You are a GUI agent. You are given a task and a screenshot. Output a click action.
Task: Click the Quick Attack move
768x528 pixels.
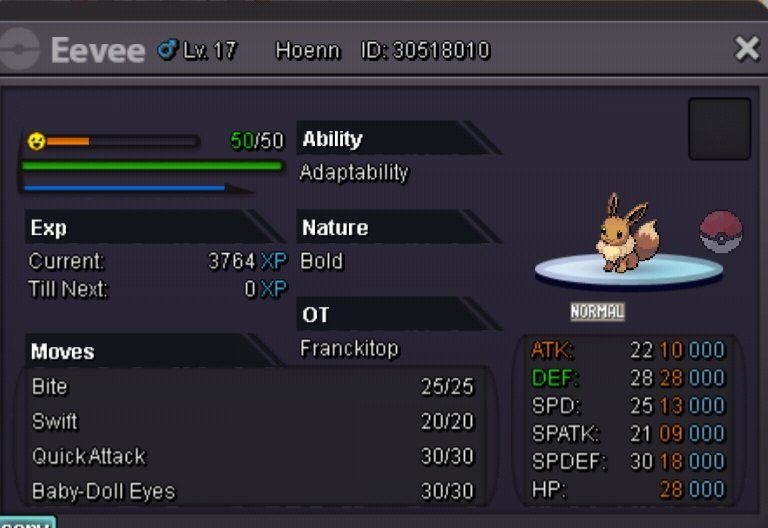pos(252,457)
